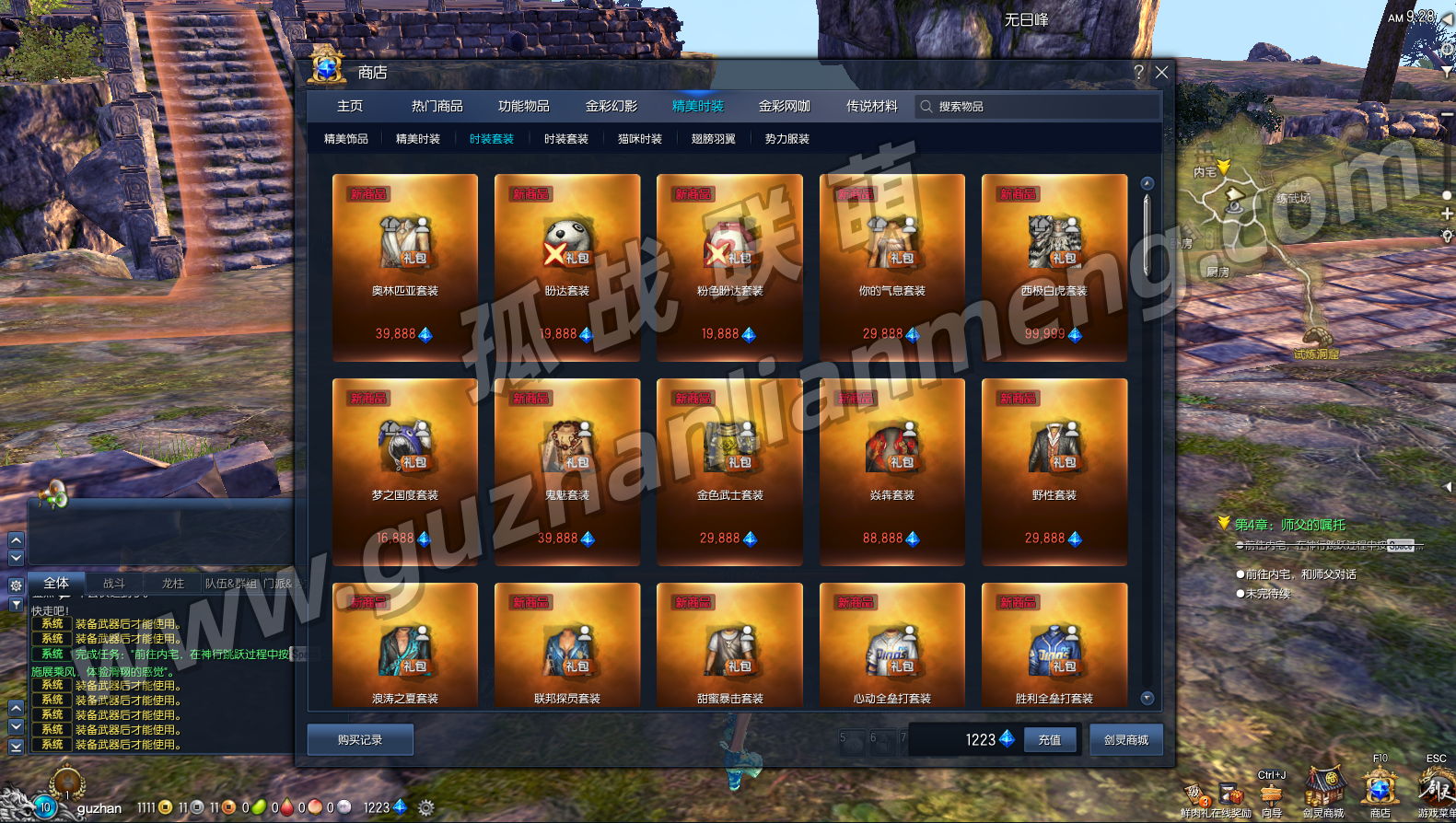The width and height of the screenshot is (1456, 823).
Task: Close the shop window
Action: [x=1161, y=73]
